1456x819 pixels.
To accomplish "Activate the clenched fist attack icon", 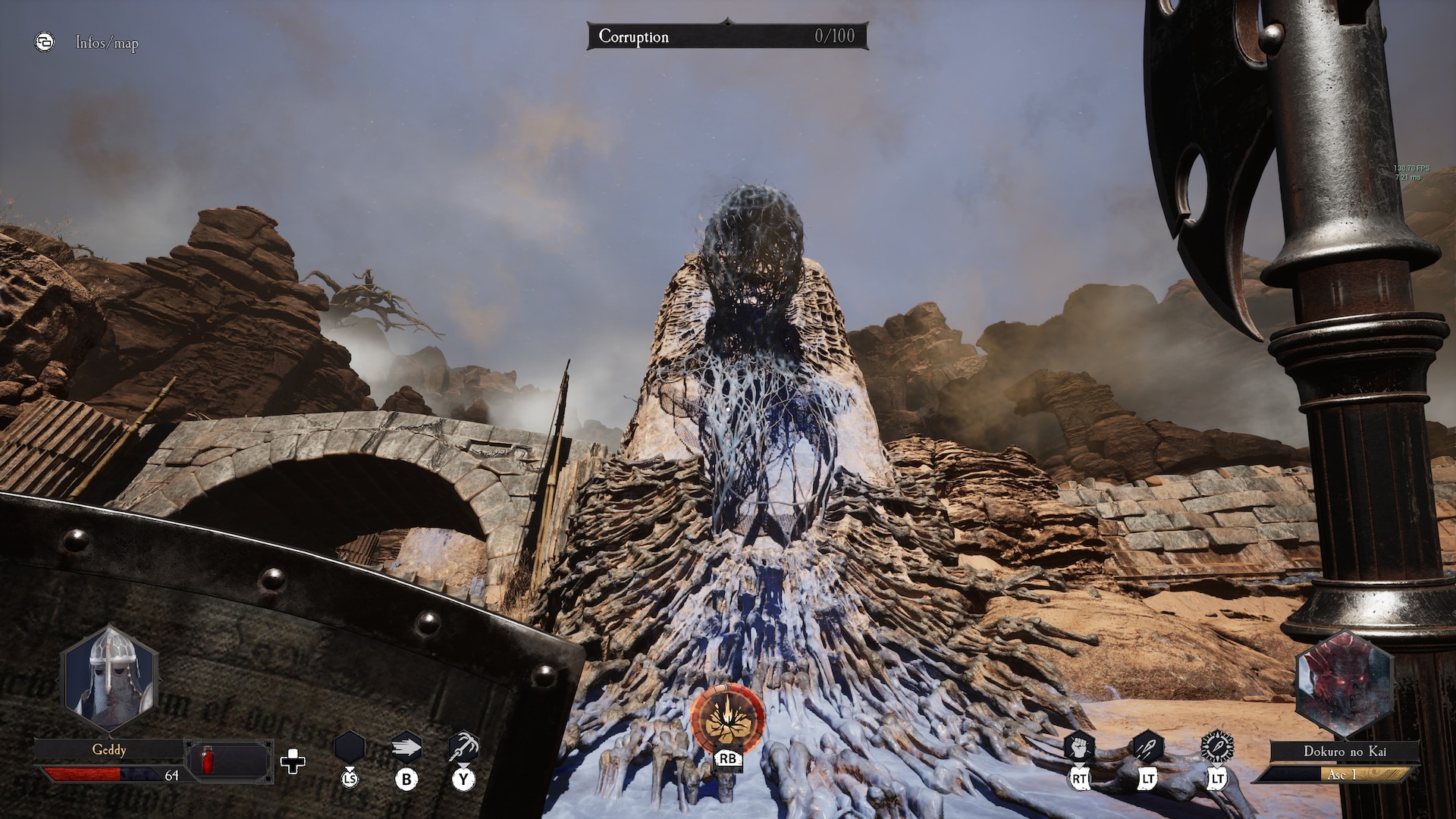I will click(x=1079, y=747).
